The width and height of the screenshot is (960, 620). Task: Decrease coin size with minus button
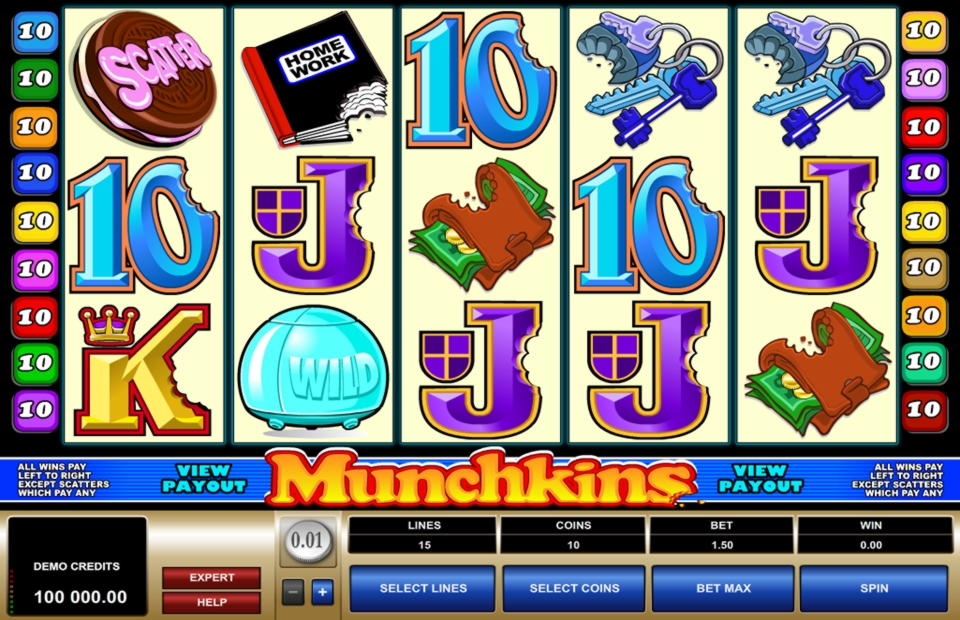click(x=291, y=591)
